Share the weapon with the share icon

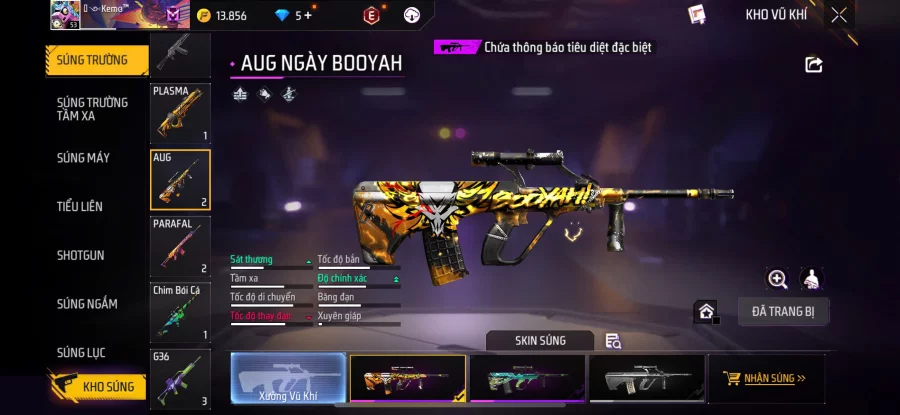pyautogui.click(x=814, y=65)
